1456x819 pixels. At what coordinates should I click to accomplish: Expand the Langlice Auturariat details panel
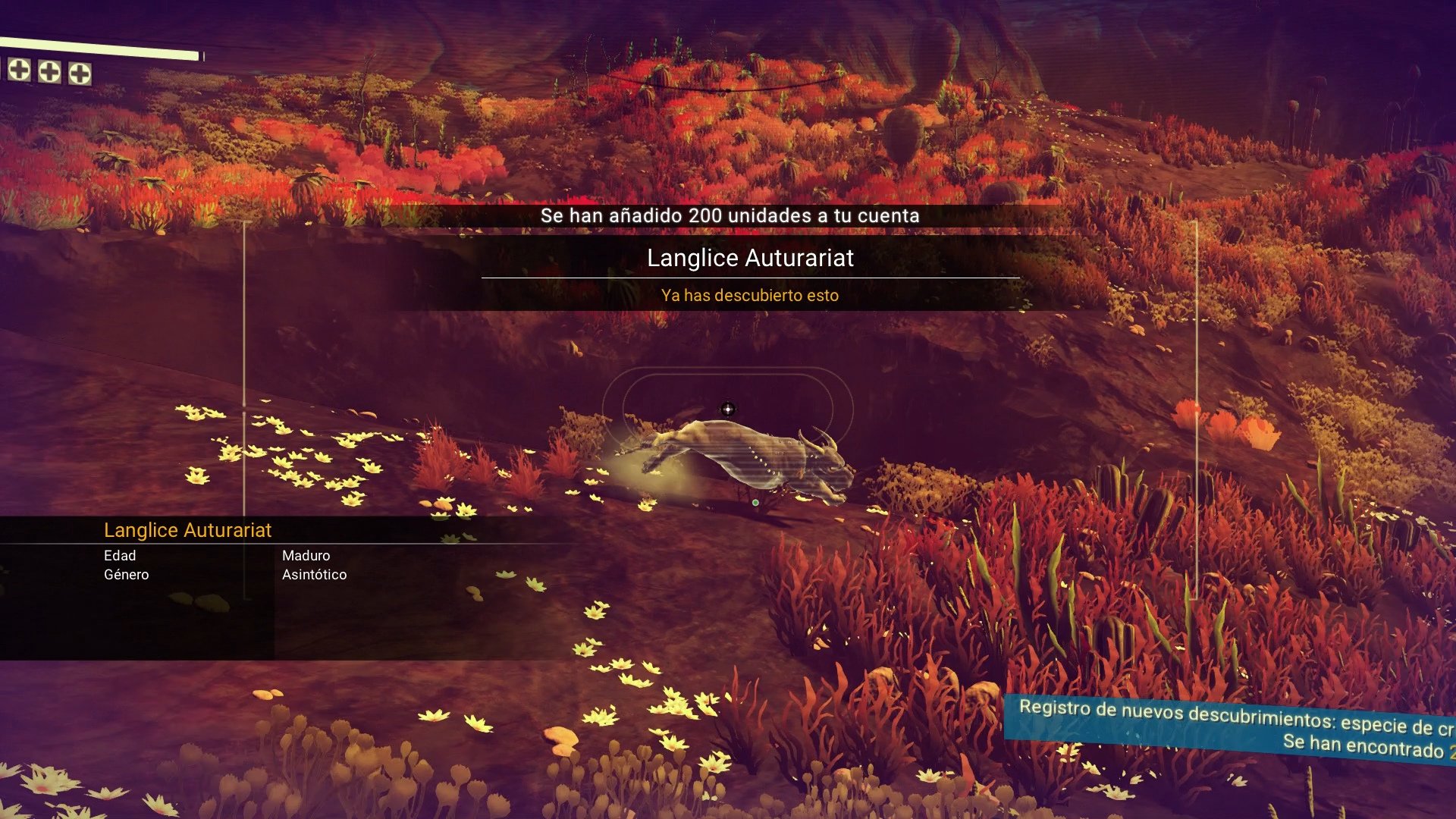coord(190,530)
